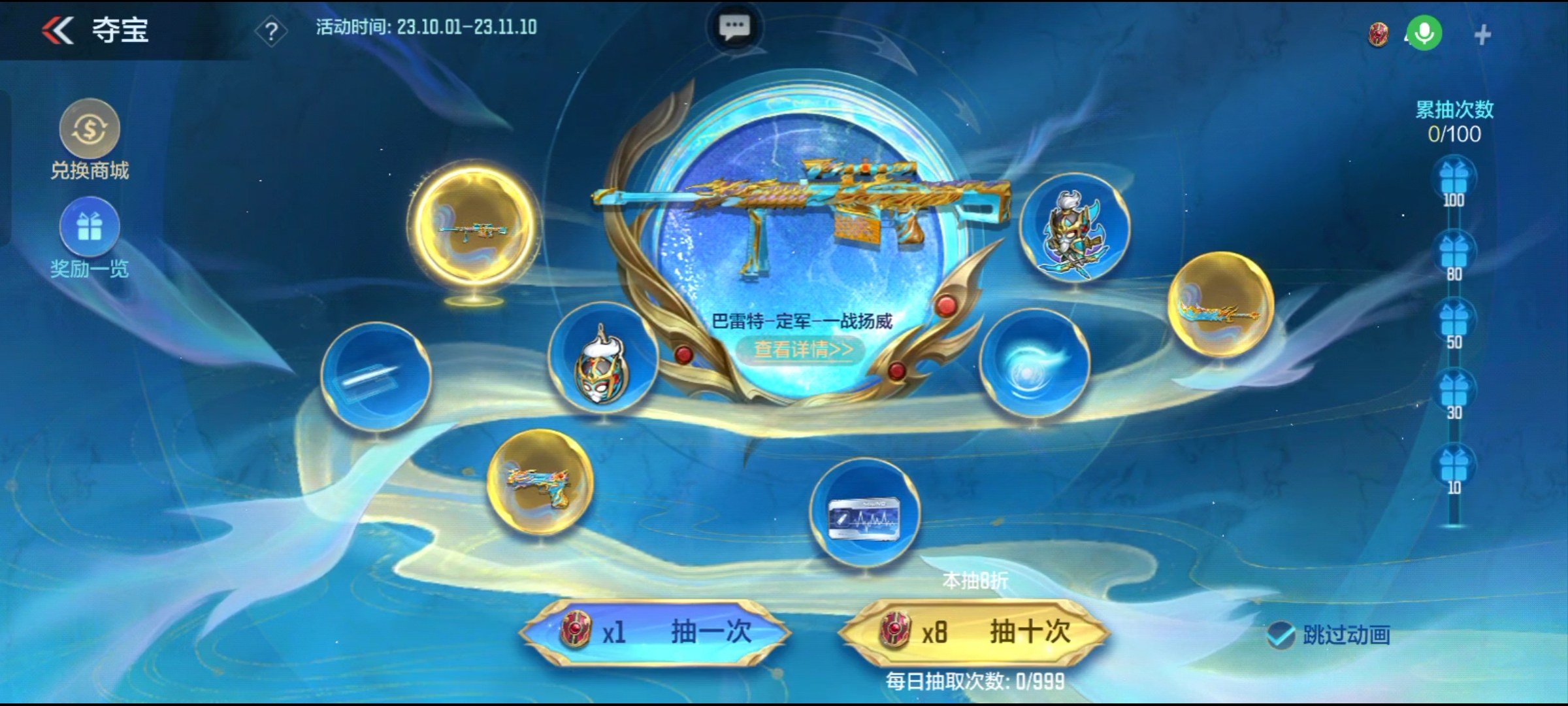Screen dimensions: 1568x706
Task: Claim the 100-draw milestone gift box
Action: click(1454, 179)
